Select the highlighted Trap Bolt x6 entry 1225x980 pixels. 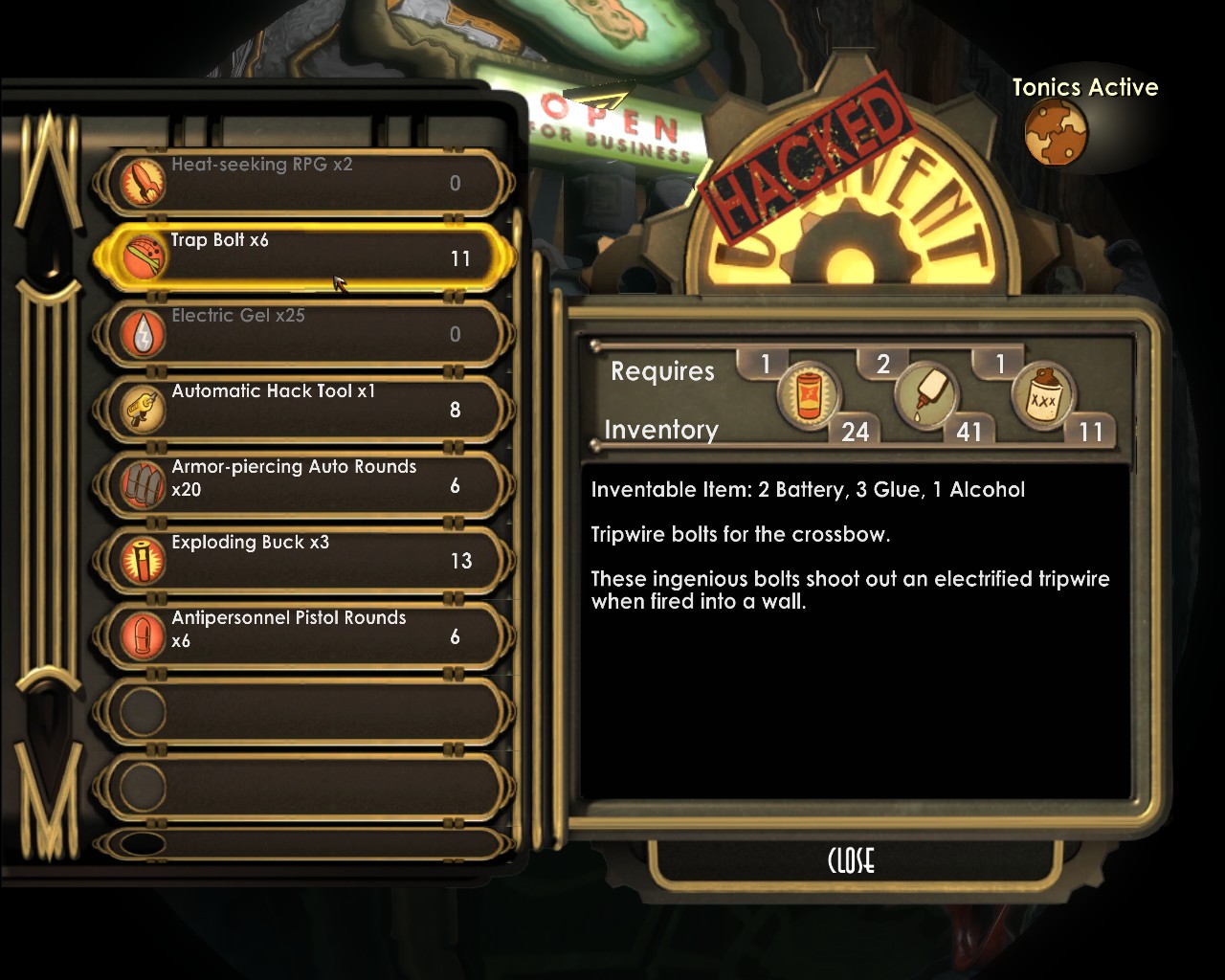pos(306,257)
